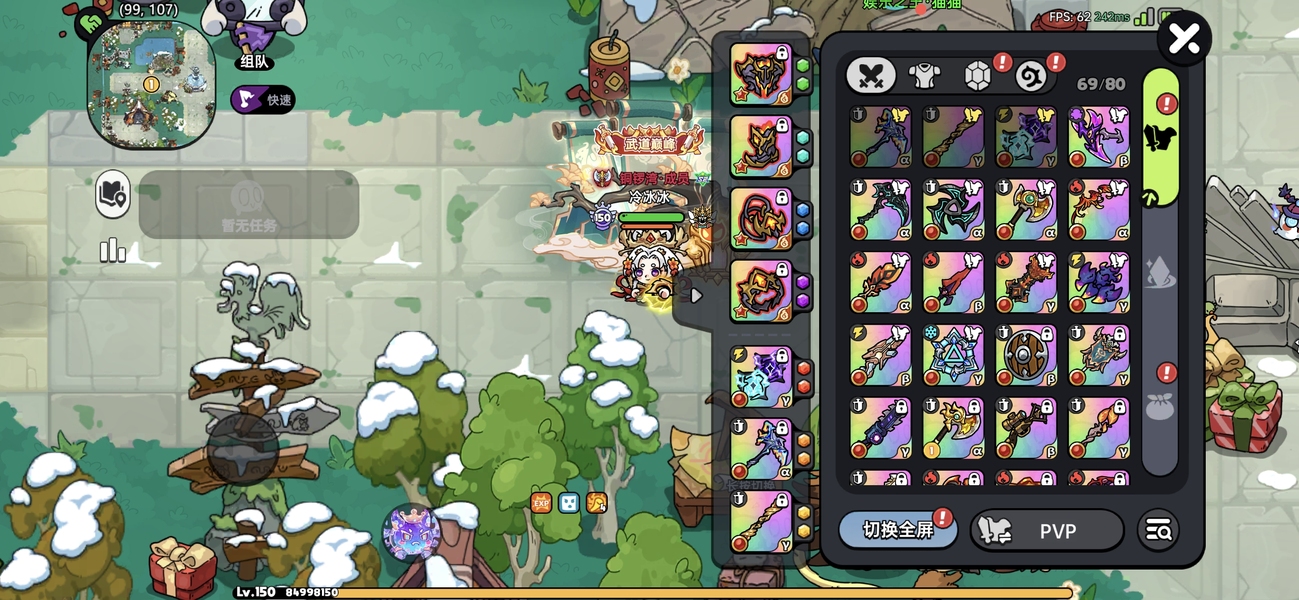Screen dimensions: 1299x600
Task: Switch to the crossed-swords weapons tab
Action: (x=871, y=75)
